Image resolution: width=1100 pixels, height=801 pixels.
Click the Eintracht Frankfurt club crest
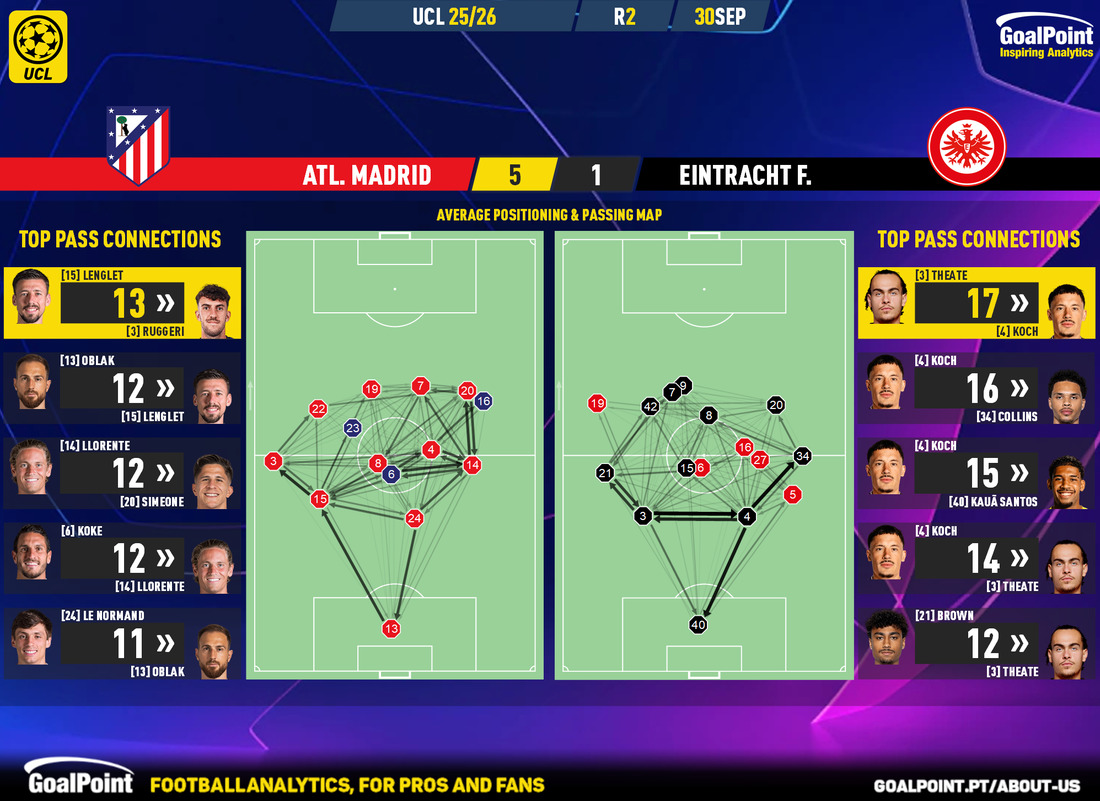tap(966, 146)
